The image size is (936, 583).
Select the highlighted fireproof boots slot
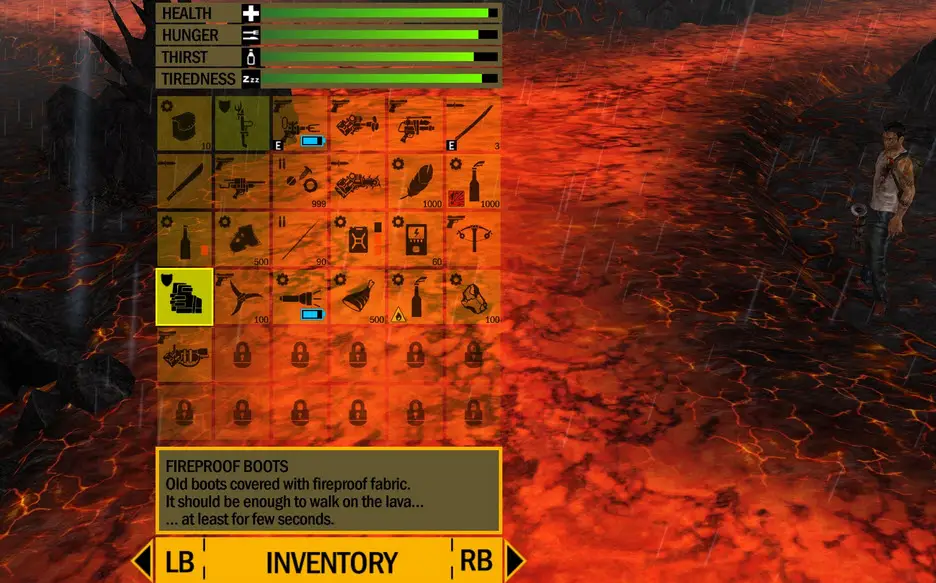[185, 296]
